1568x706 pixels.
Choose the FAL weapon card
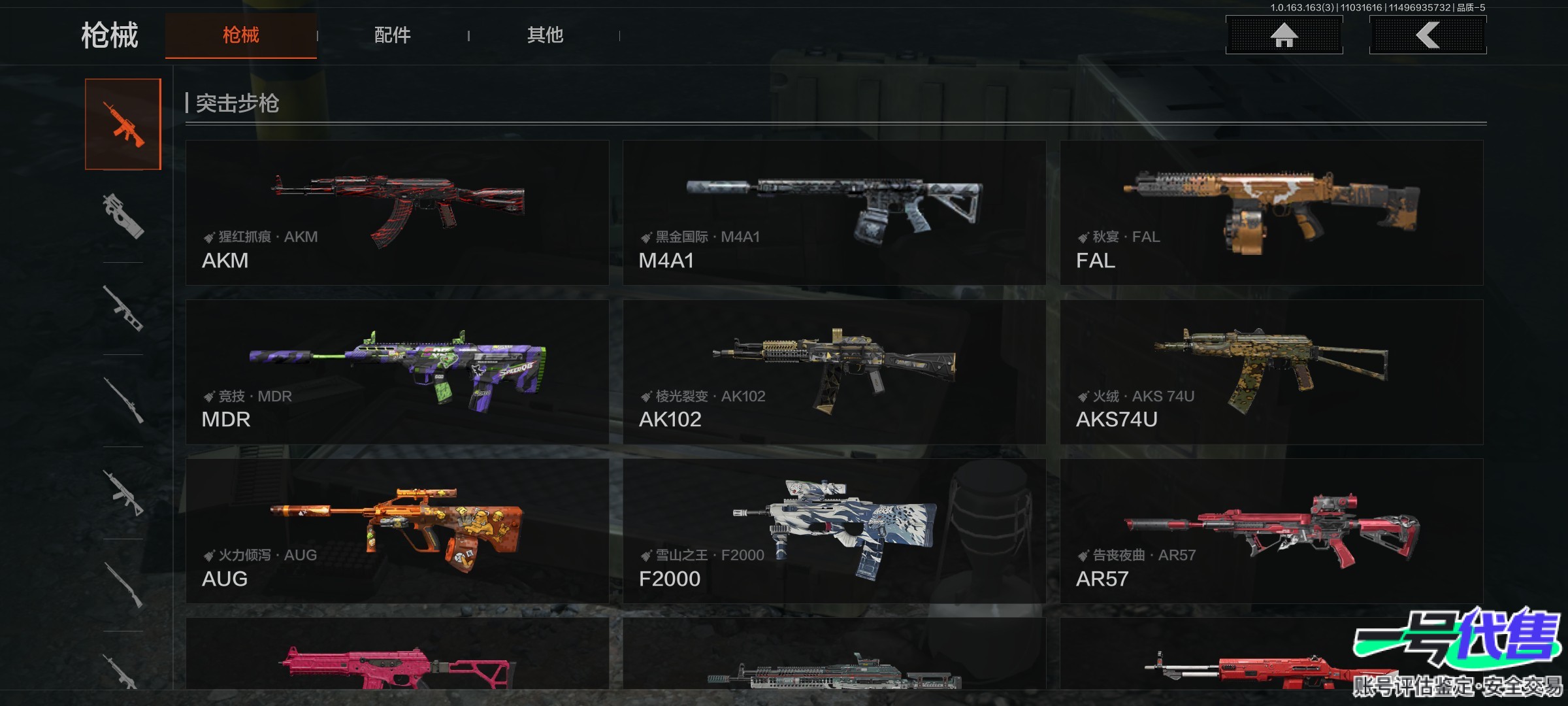(x=1271, y=212)
